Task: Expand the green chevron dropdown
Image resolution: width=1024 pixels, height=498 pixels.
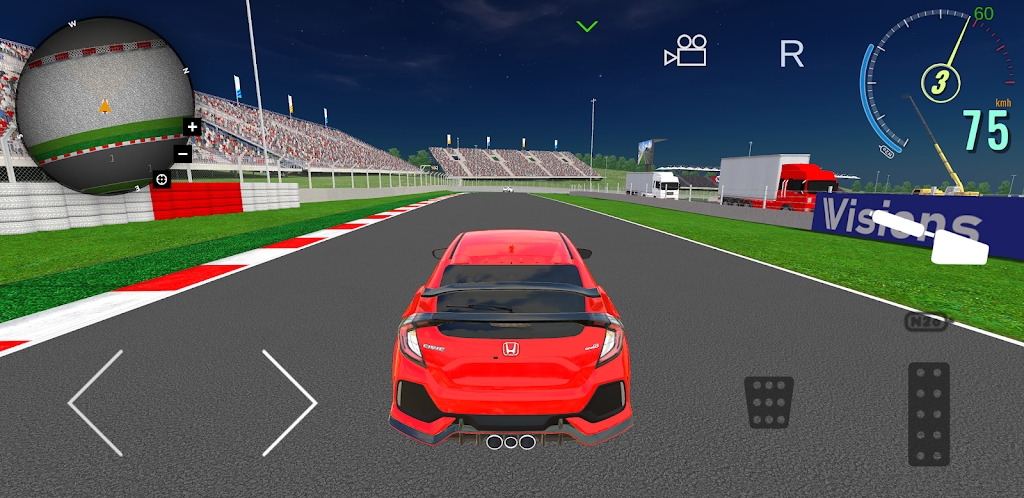Action: pos(587,26)
